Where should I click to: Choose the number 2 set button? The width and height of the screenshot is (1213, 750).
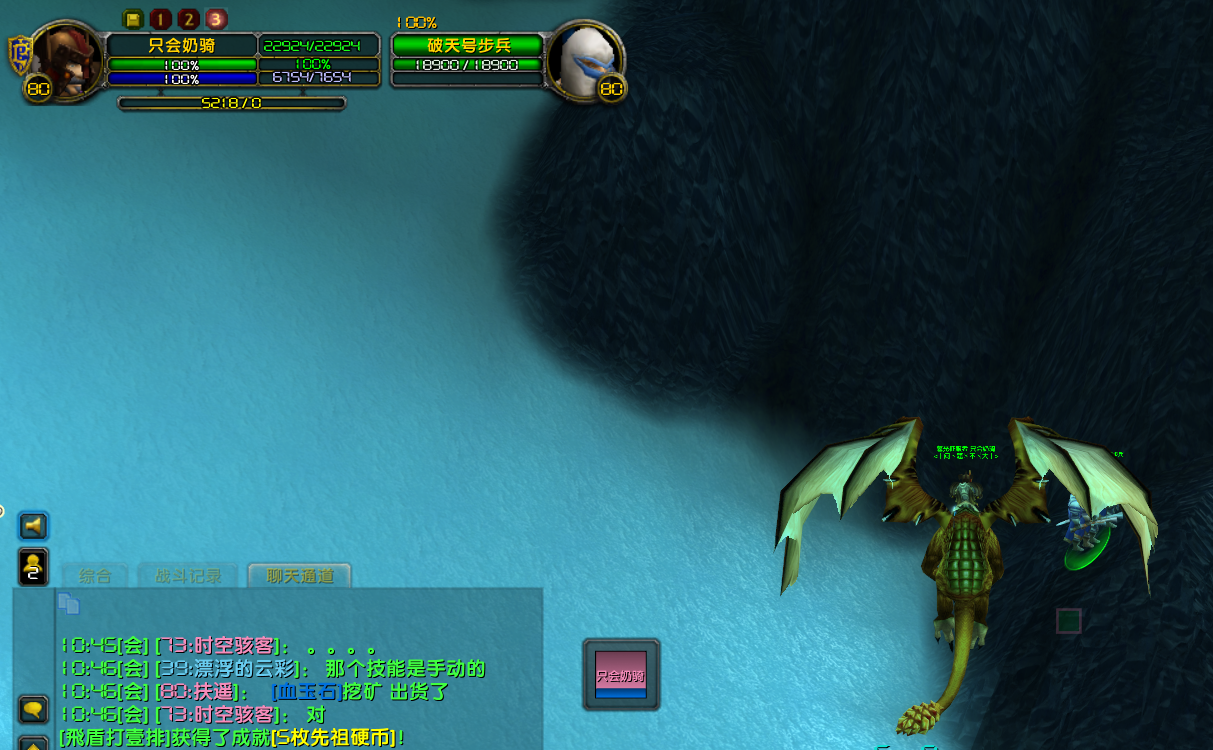point(188,19)
